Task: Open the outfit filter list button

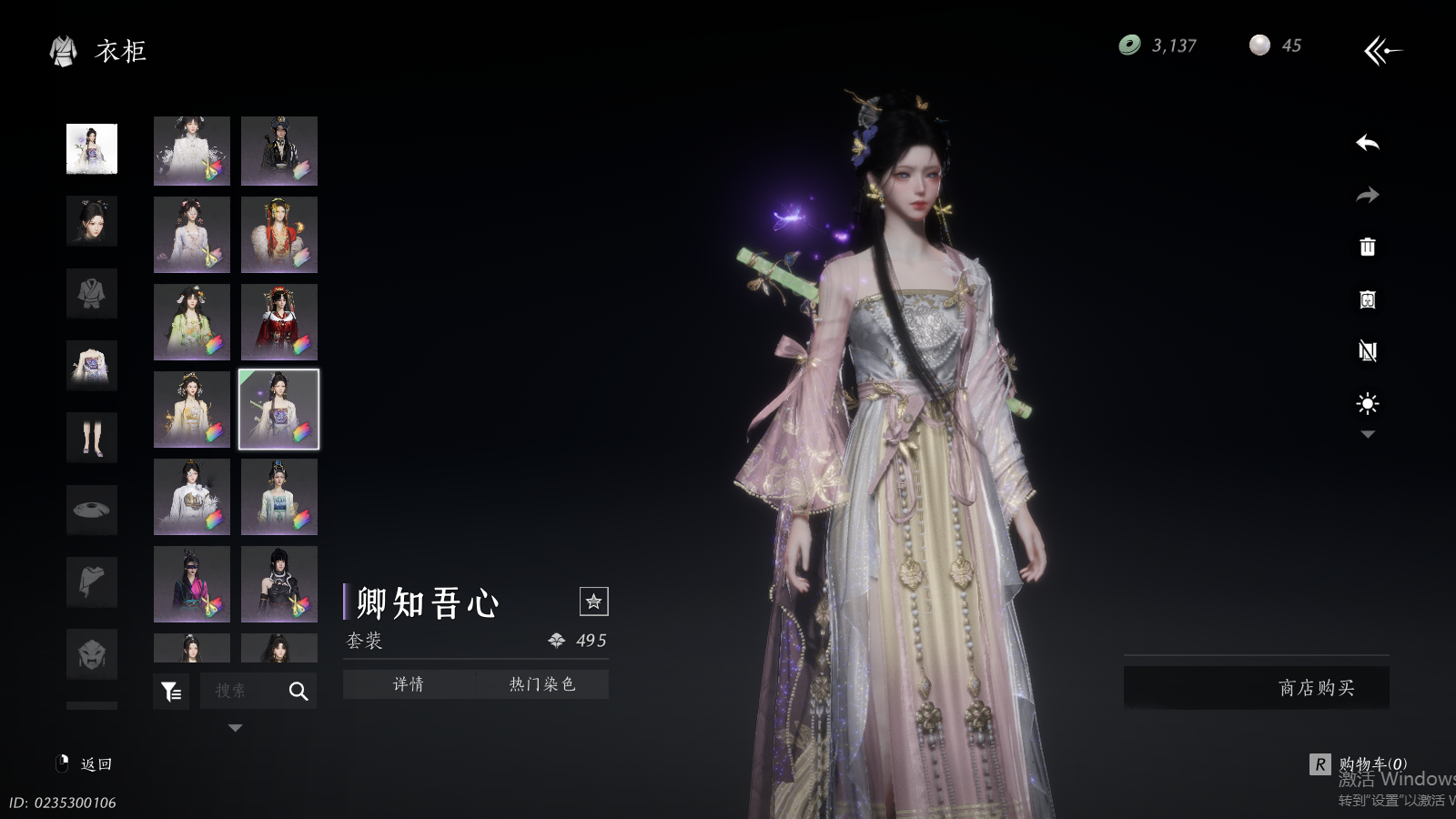Action: point(171,692)
